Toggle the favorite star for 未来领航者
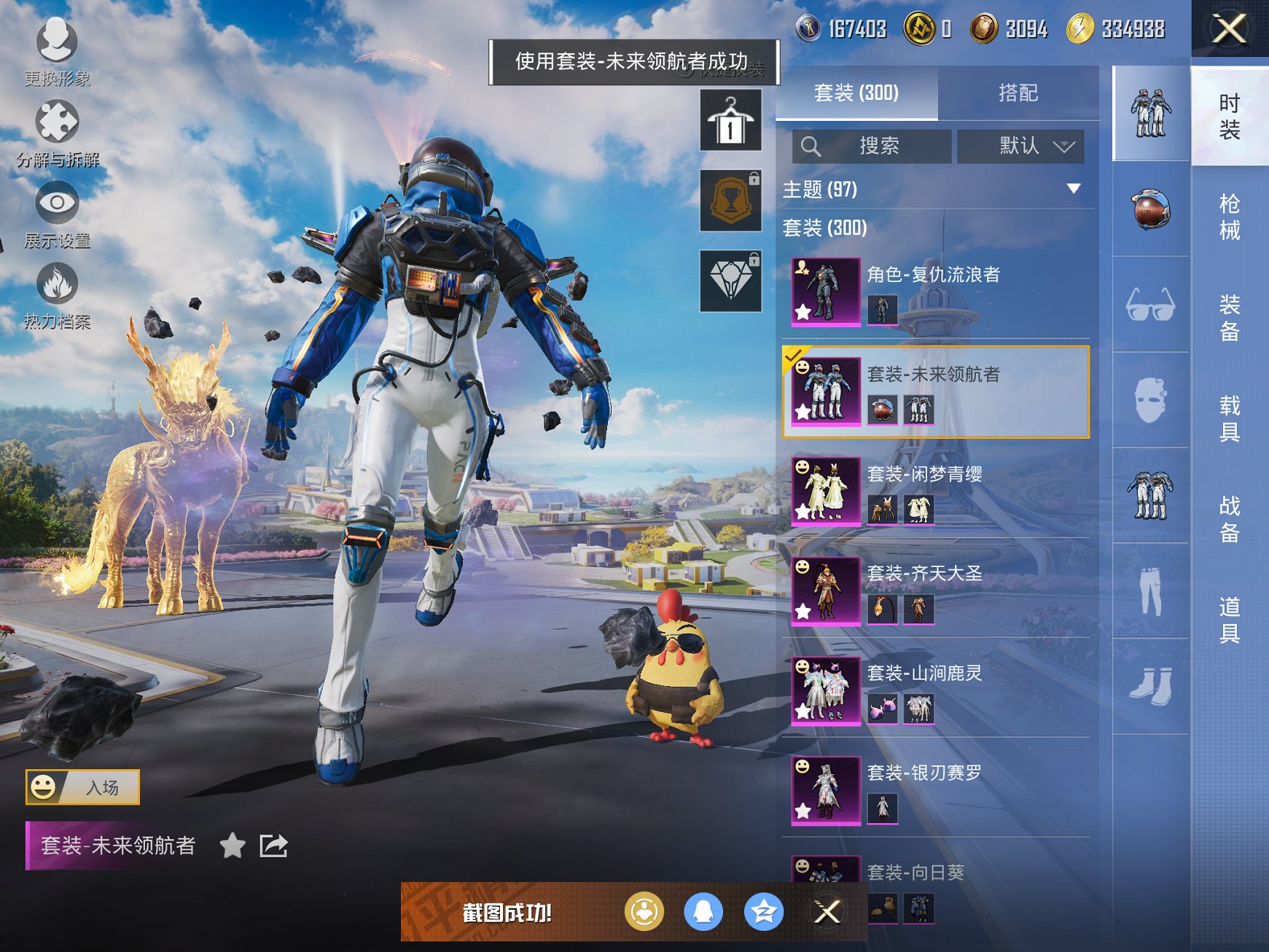Image resolution: width=1269 pixels, height=952 pixels. (233, 846)
